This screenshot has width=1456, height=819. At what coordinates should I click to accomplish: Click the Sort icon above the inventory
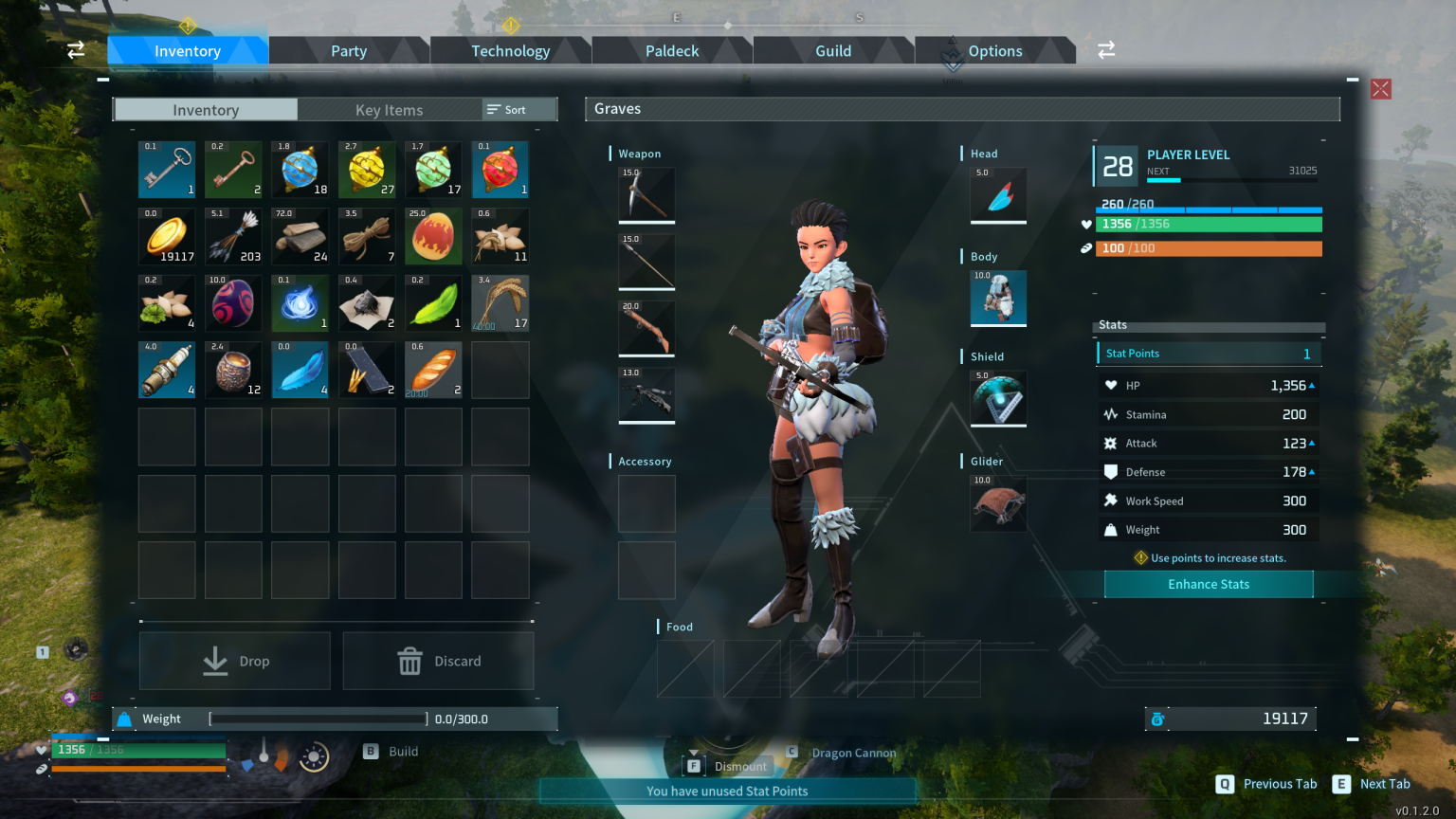coord(493,109)
